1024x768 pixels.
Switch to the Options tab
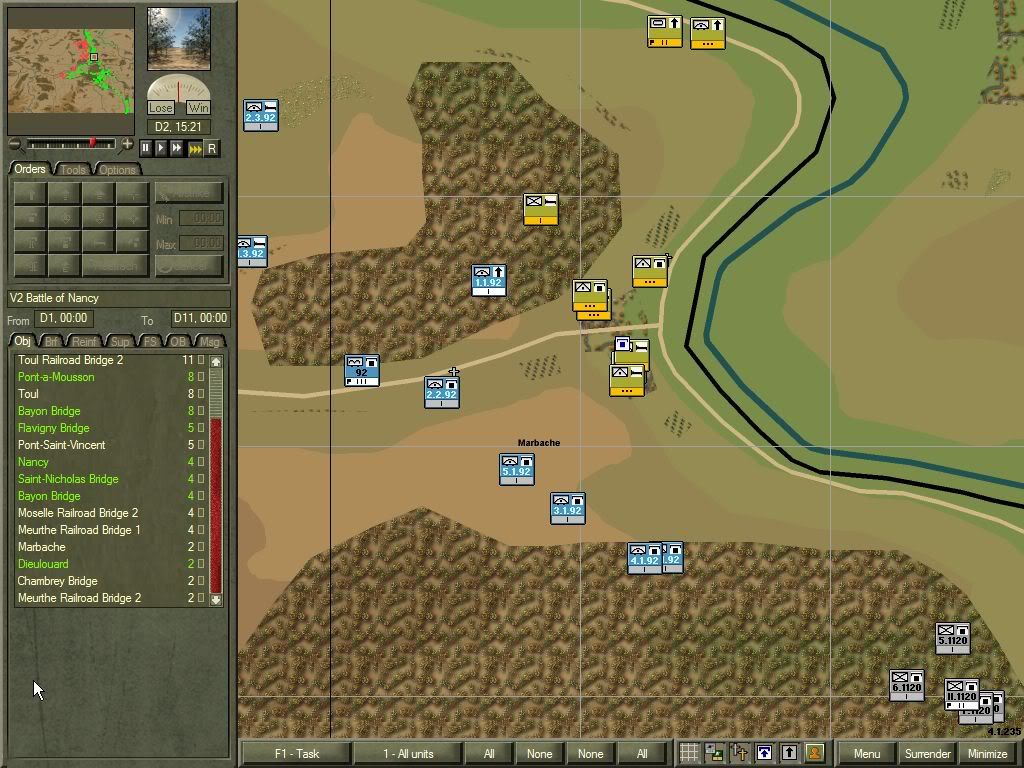[117, 170]
